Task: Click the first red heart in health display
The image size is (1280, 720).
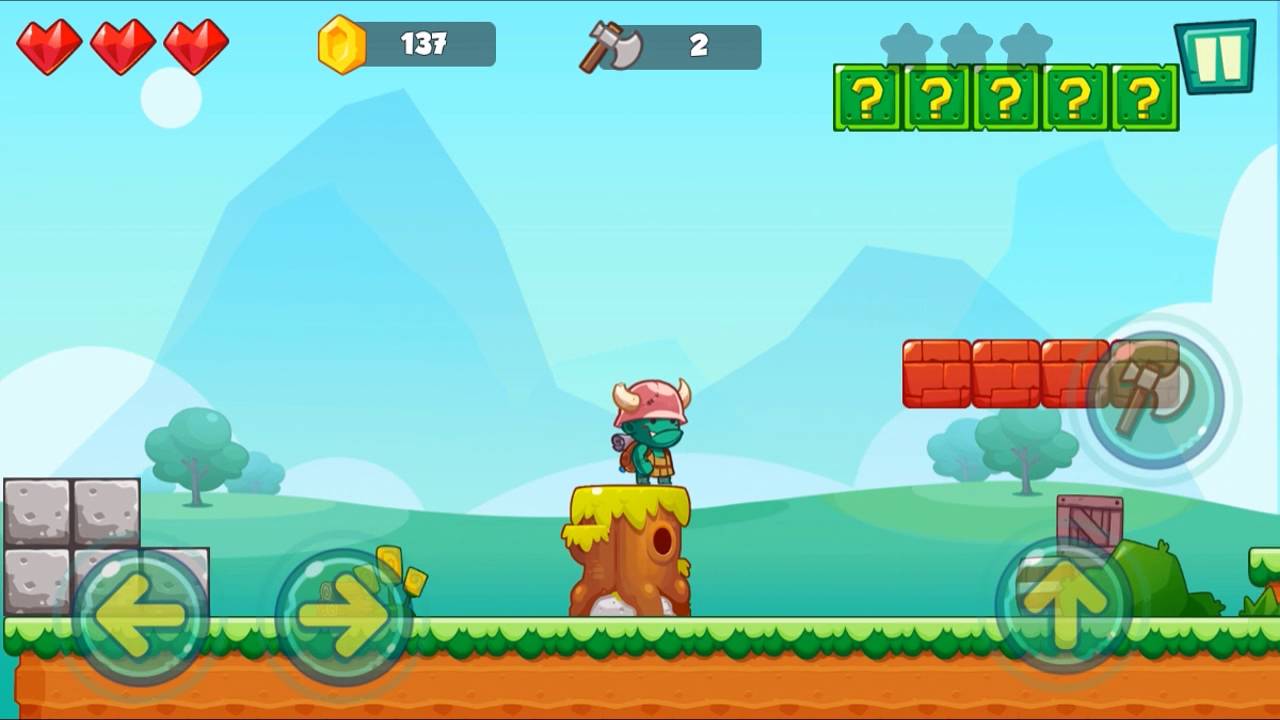Action: pyautogui.click(x=50, y=44)
